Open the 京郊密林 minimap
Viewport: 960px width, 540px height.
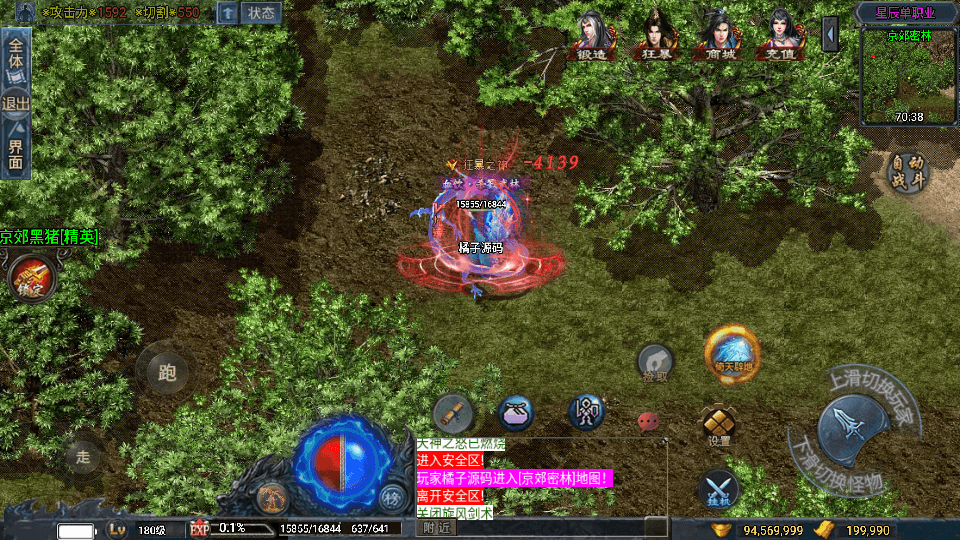pos(908,77)
